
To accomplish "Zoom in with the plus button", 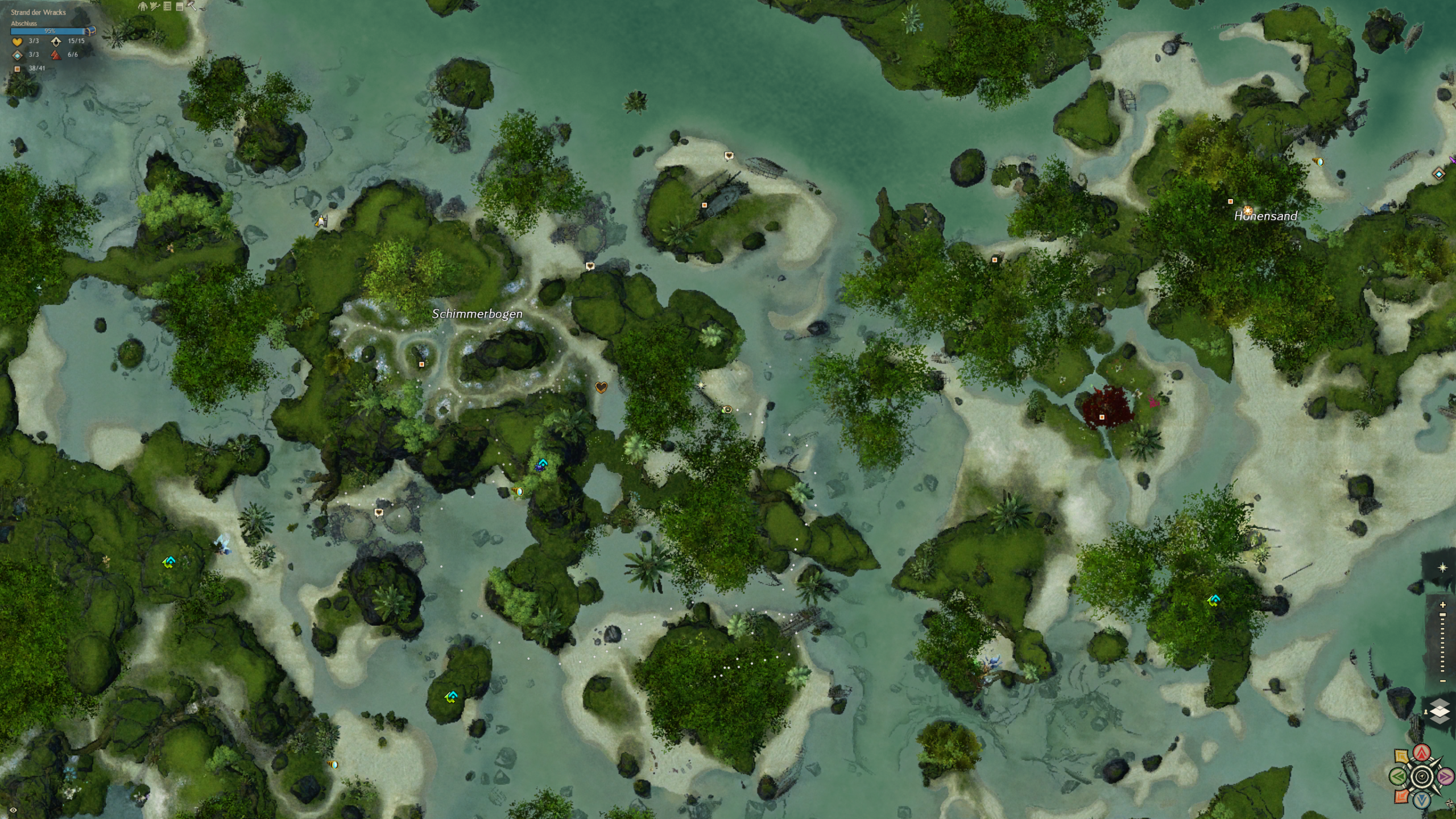I will 1442,605.
